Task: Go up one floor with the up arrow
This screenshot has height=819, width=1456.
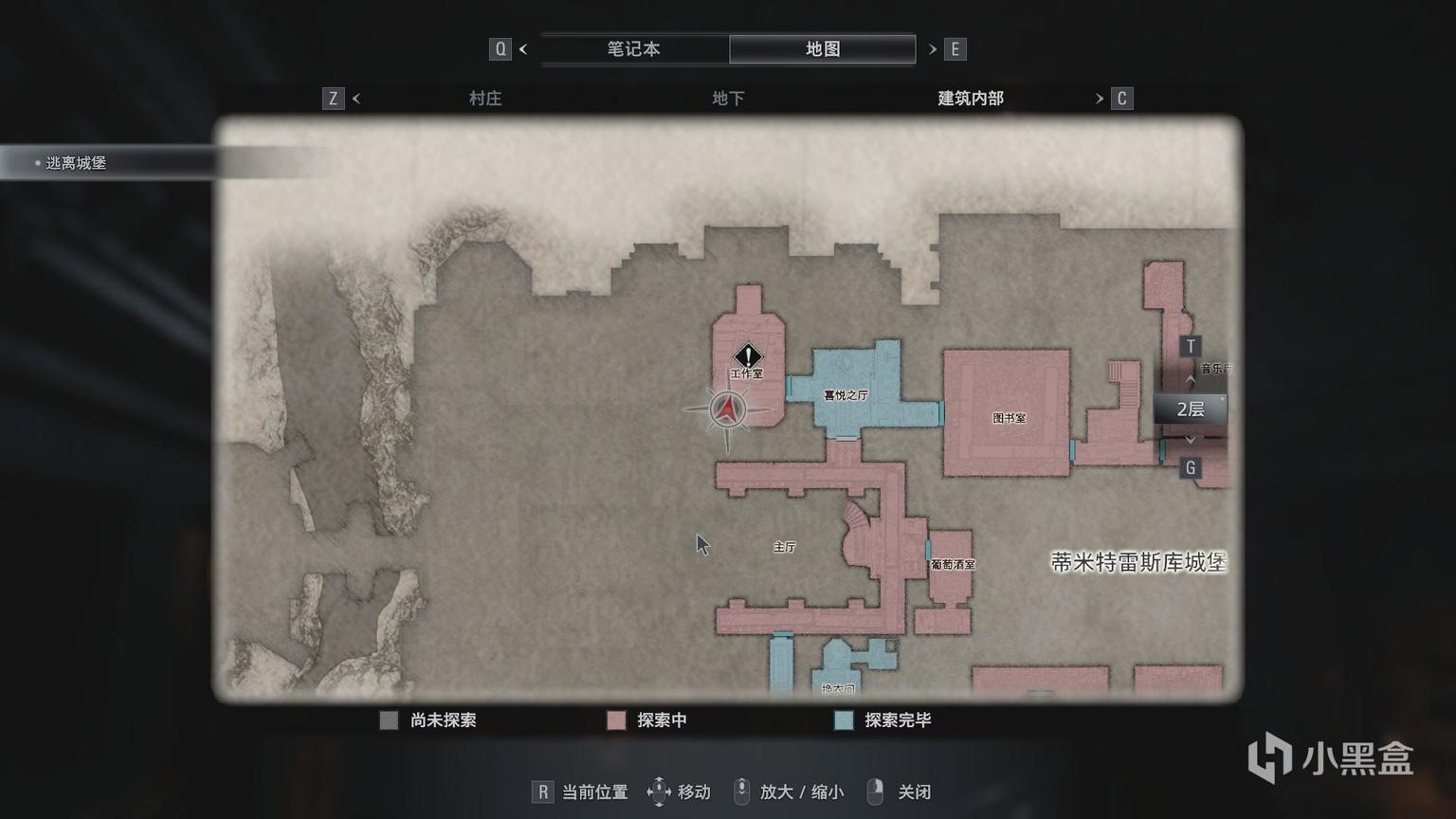Action: (1191, 380)
